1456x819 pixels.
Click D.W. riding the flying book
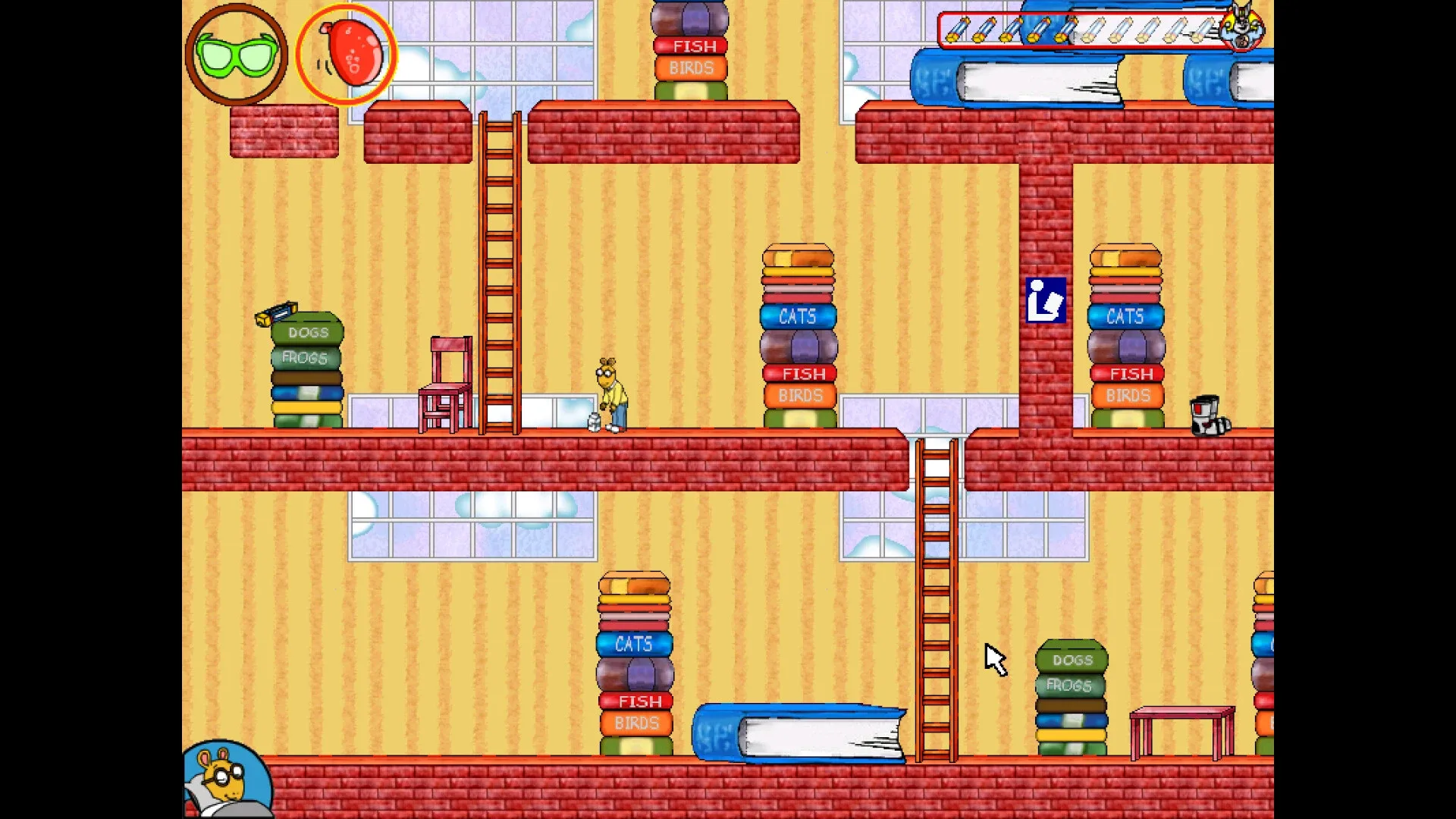coord(1244,27)
